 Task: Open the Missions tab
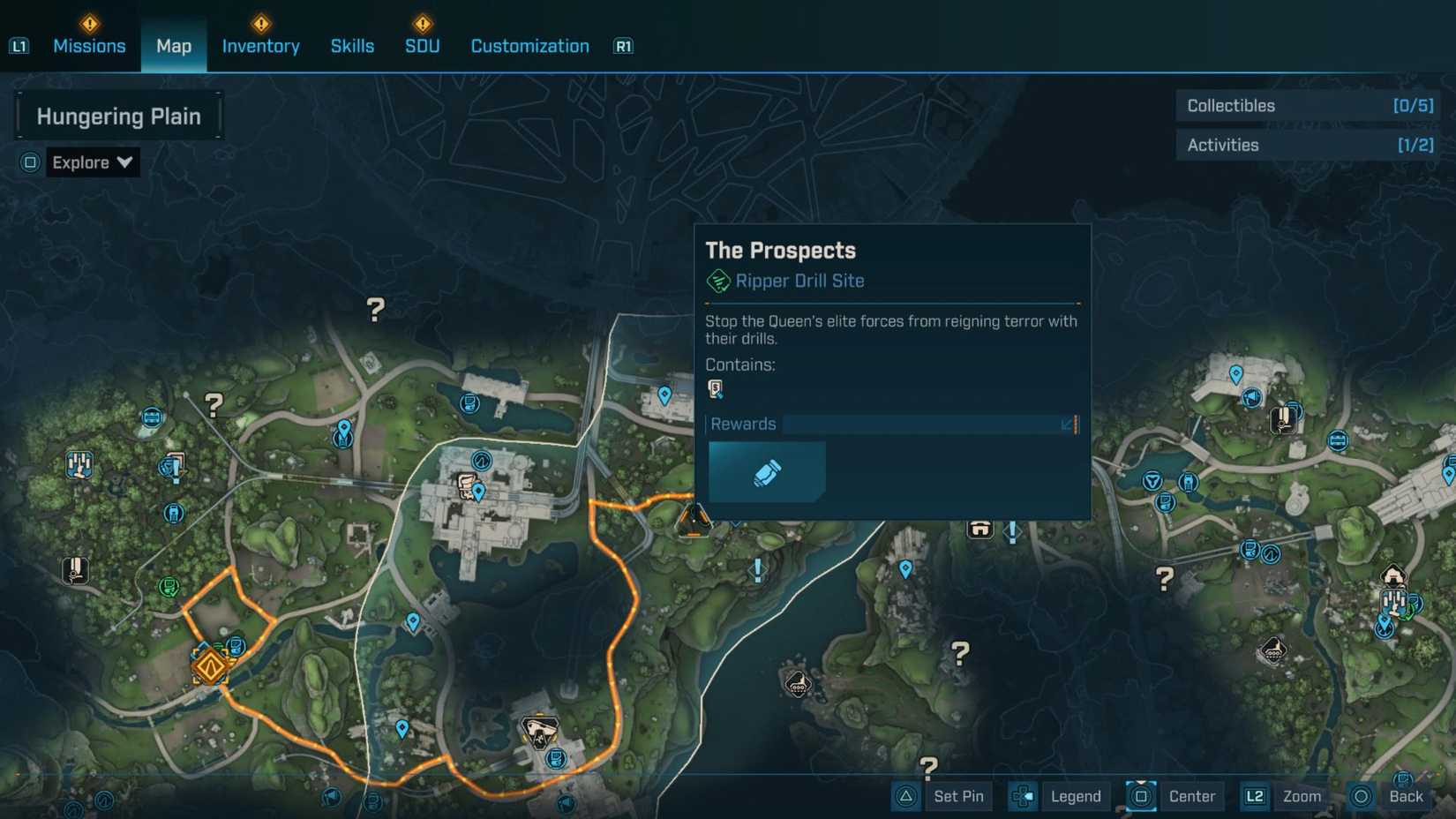pyautogui.click(x=89, y=46)
